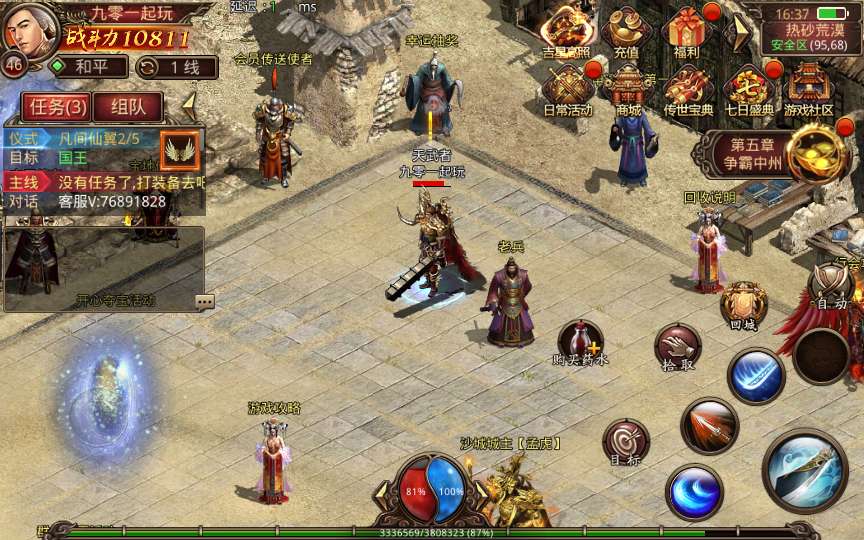This screenshot has width=864, height=540.
Task: Buy potions with the 购买药水 button
Action: [x=579, y=343]
